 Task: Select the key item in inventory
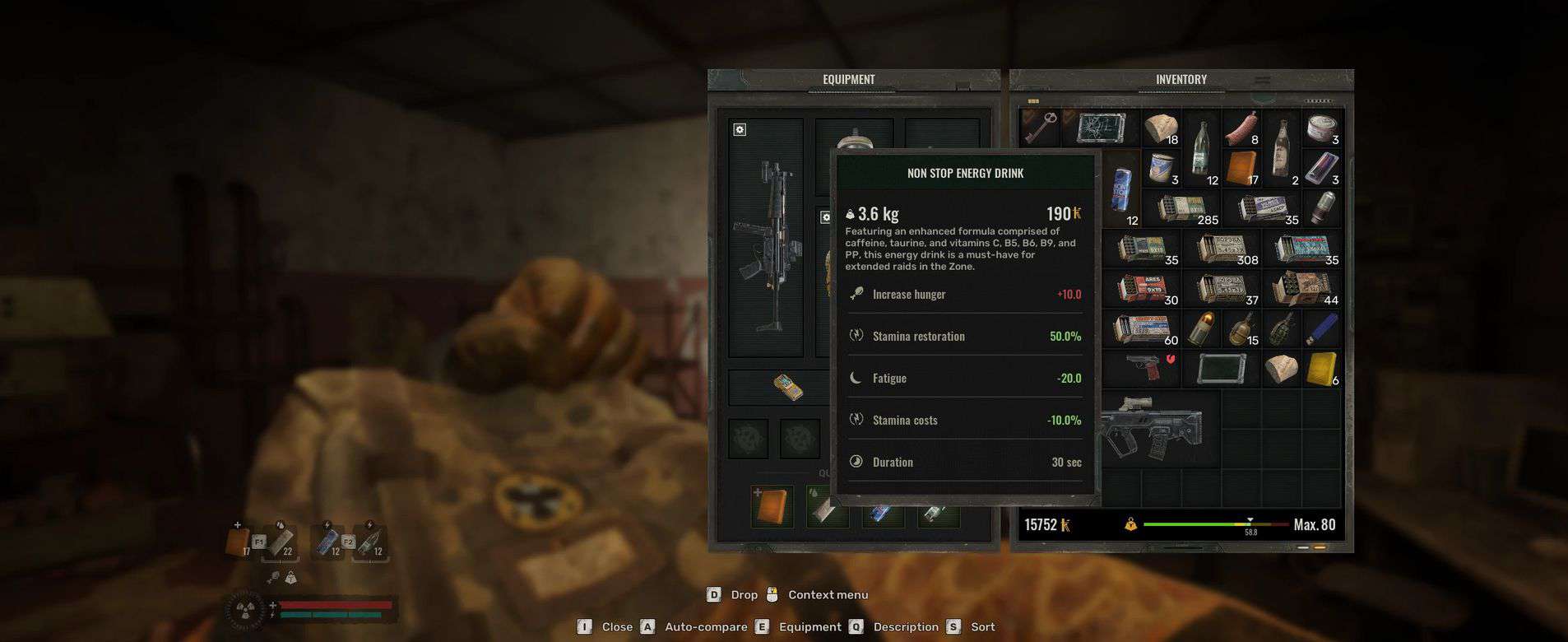pyautogui.click(x=1039, y=127)
